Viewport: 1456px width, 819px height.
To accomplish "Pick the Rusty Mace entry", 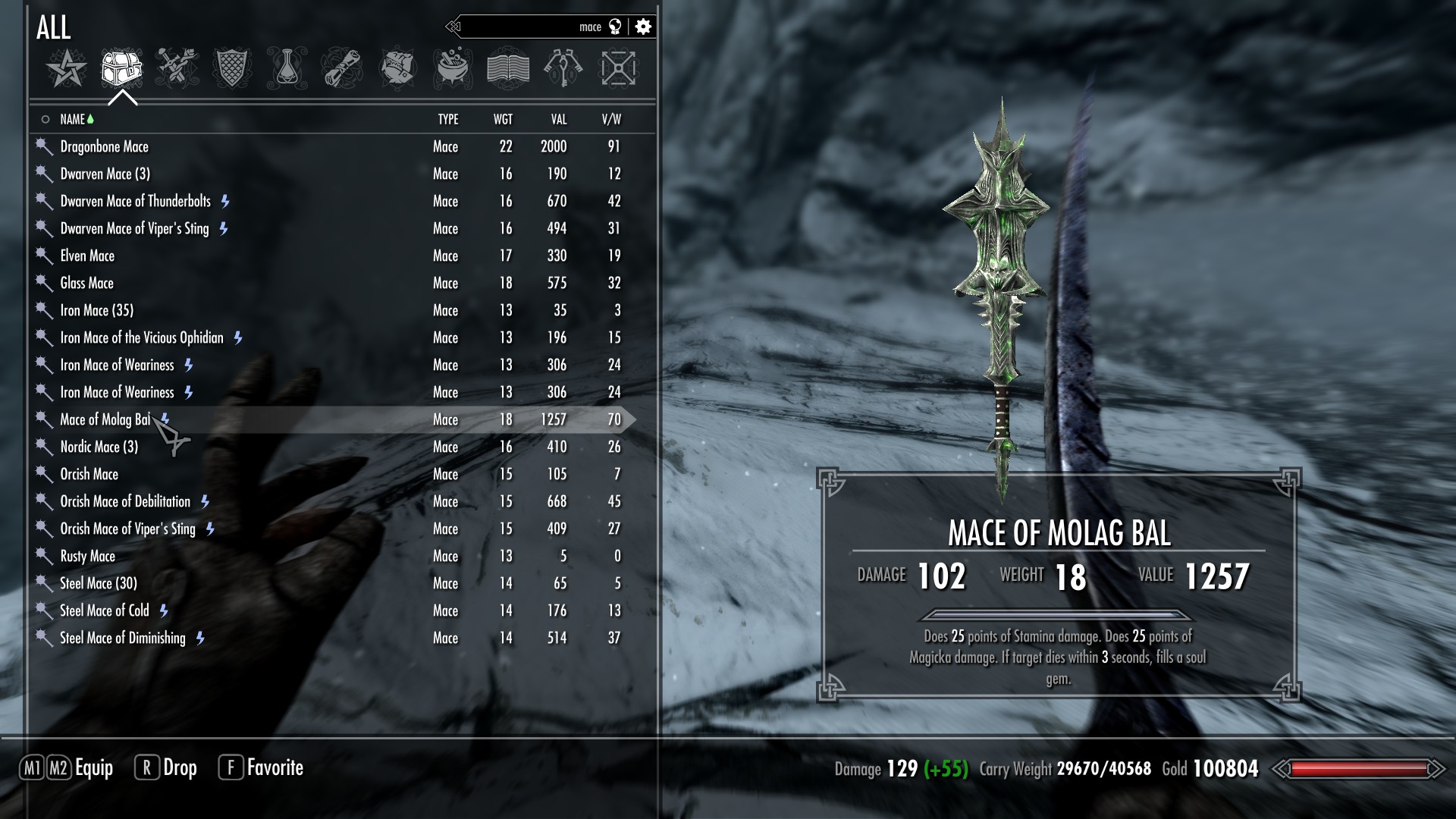I will 87,556.
